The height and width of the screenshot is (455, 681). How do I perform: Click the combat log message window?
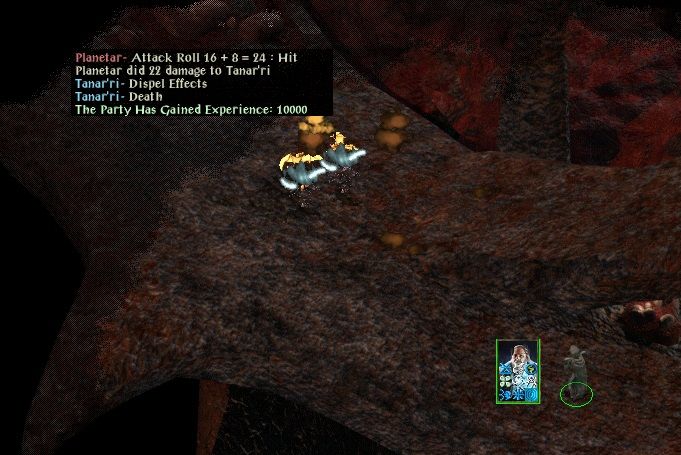pos(201,82)
